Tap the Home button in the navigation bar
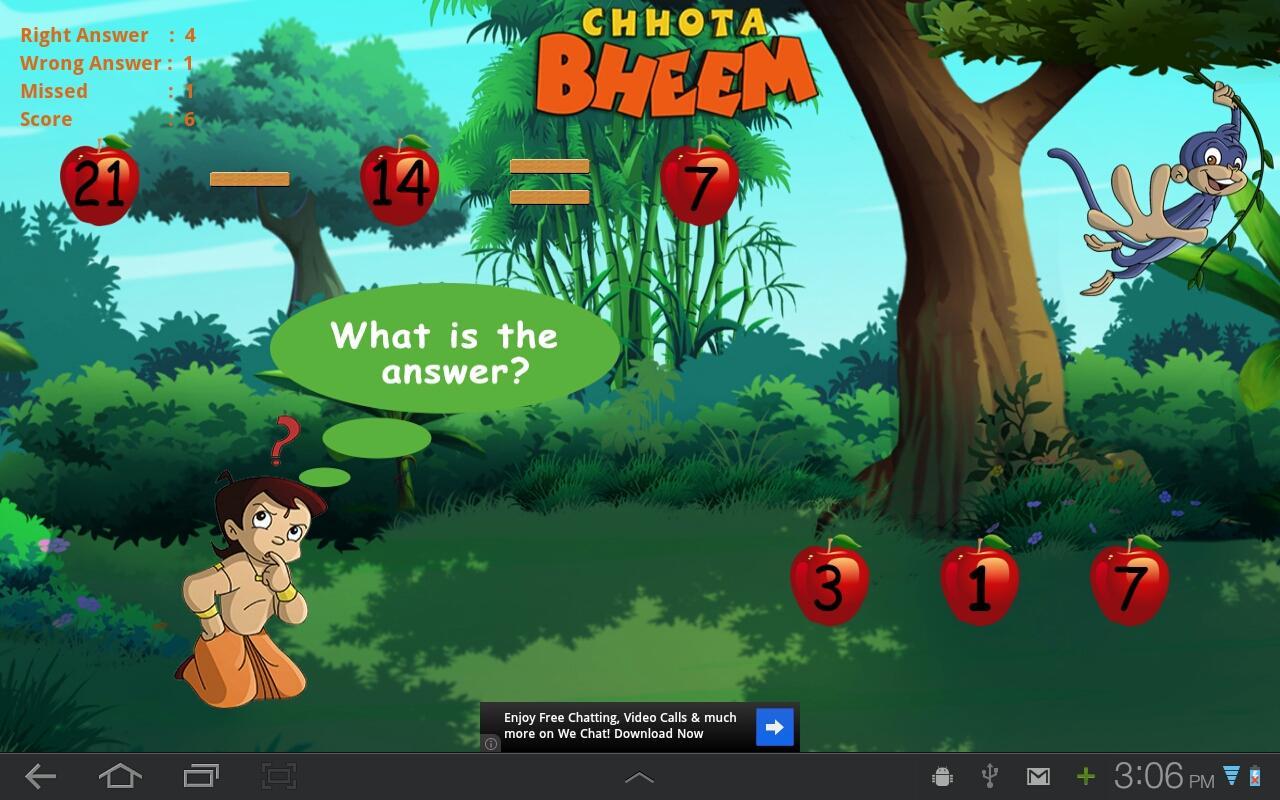This screenshot has width=1280, height=800. (120, 775)
